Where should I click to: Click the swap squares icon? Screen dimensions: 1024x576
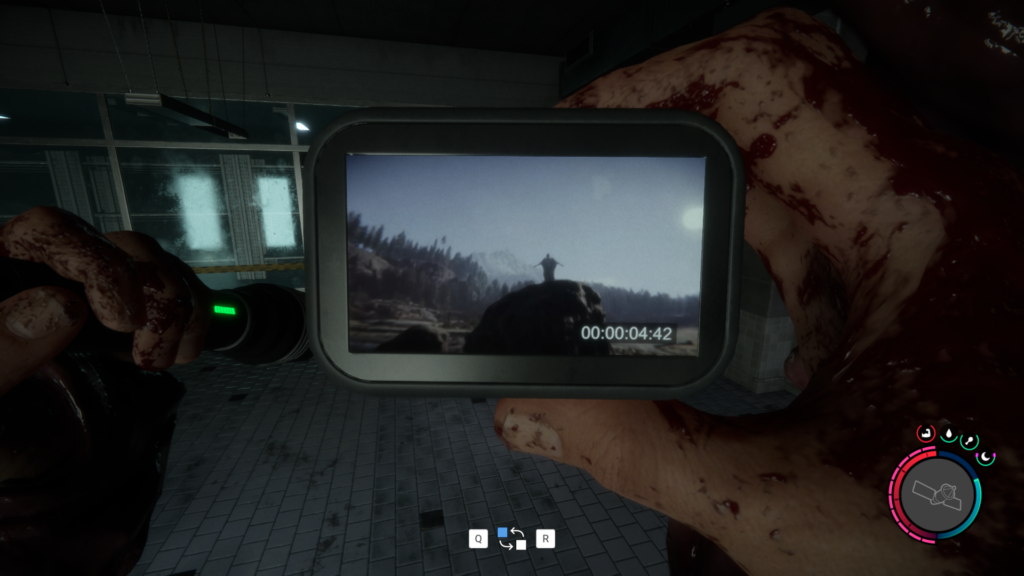(x=512, y=538)
